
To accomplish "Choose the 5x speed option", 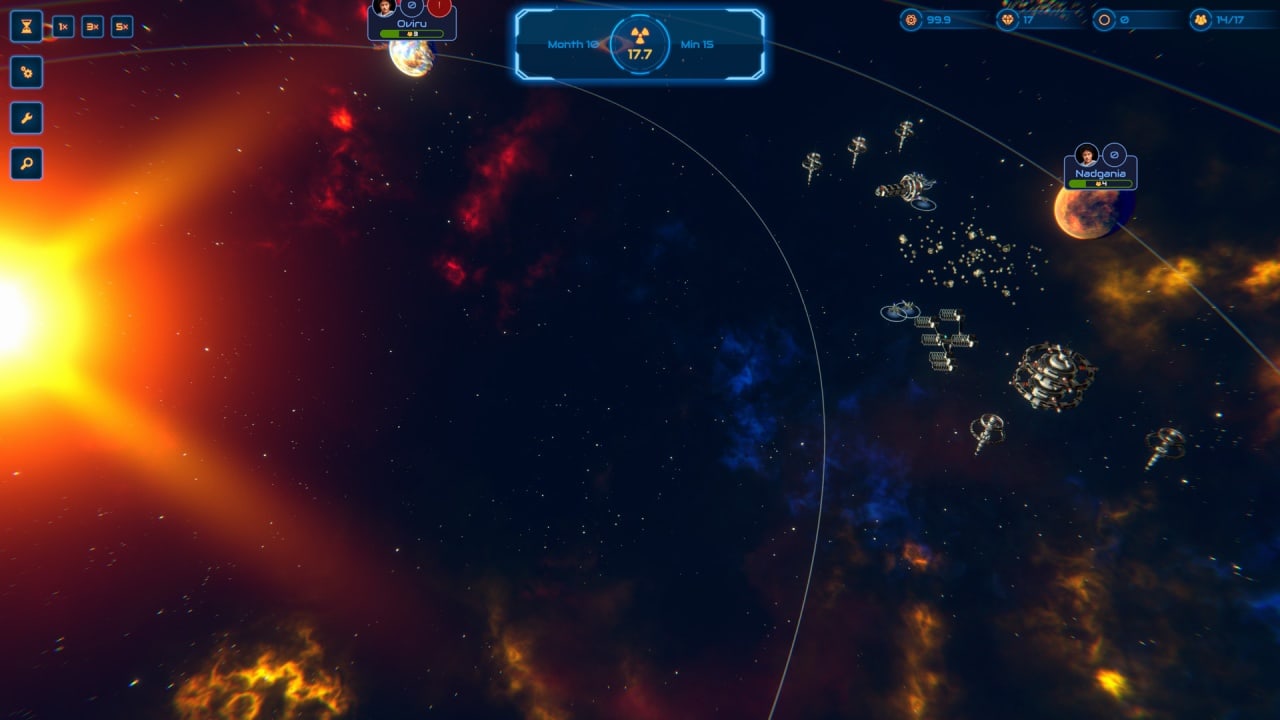I will 122,27.
